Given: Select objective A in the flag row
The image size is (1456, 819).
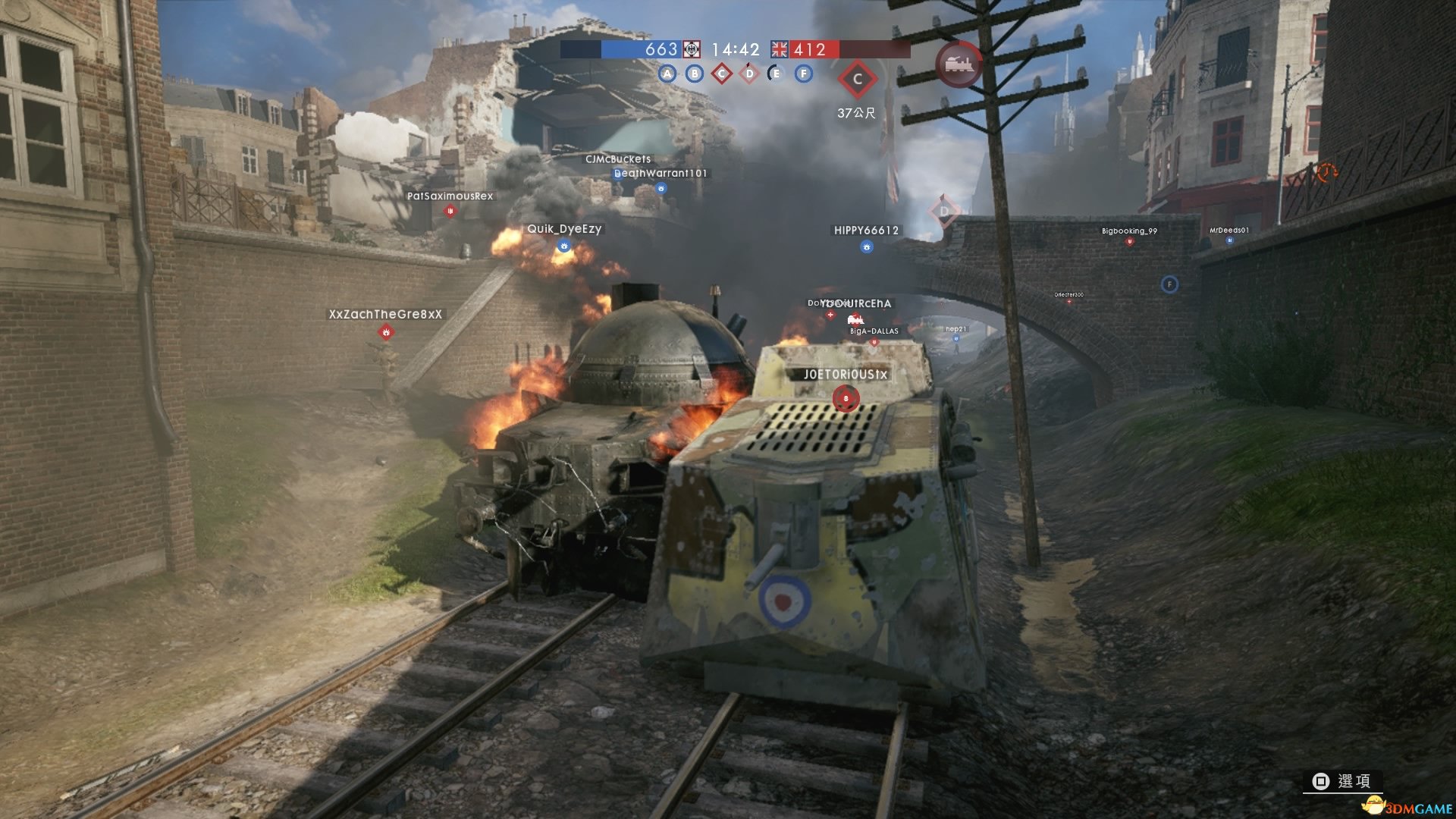Looking at the screenshot, I should pyautogui.click(x=667, y=74).
